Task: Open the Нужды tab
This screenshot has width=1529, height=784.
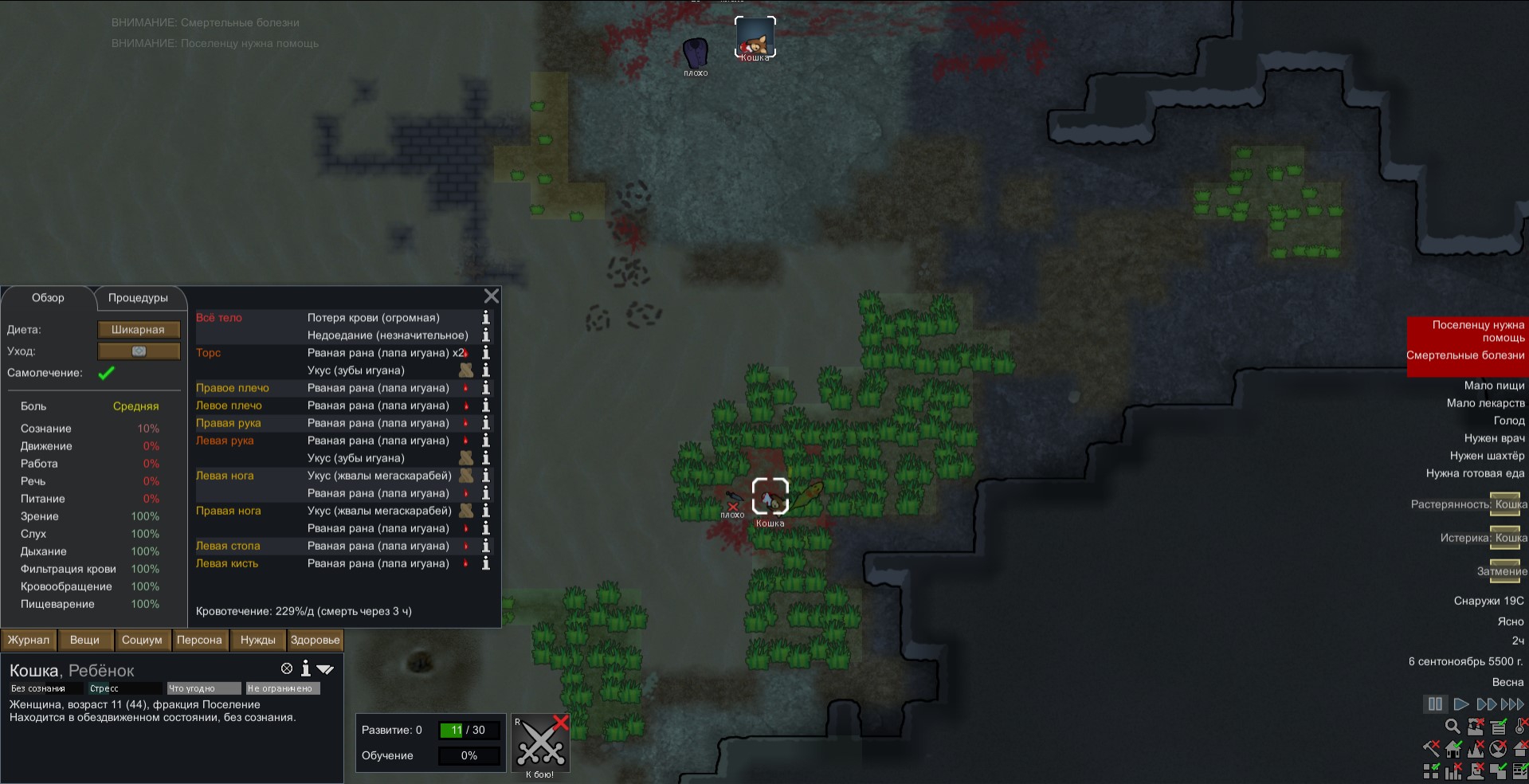Action: pyautogui.click(x=258, y=640)
